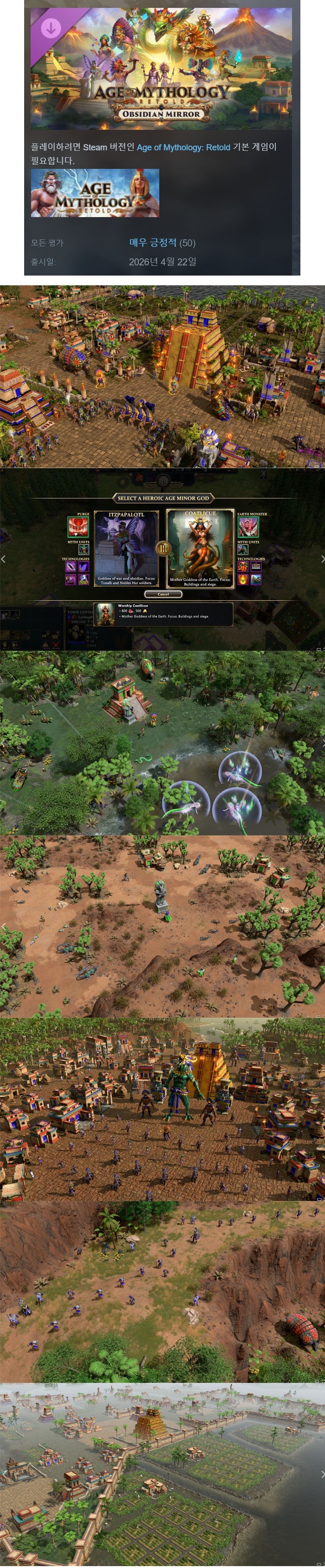The height and width of the screenshot is (1568, 325).
Task: Click Itzpapalotl's Purge god power icon
Action: coord(78,527)
